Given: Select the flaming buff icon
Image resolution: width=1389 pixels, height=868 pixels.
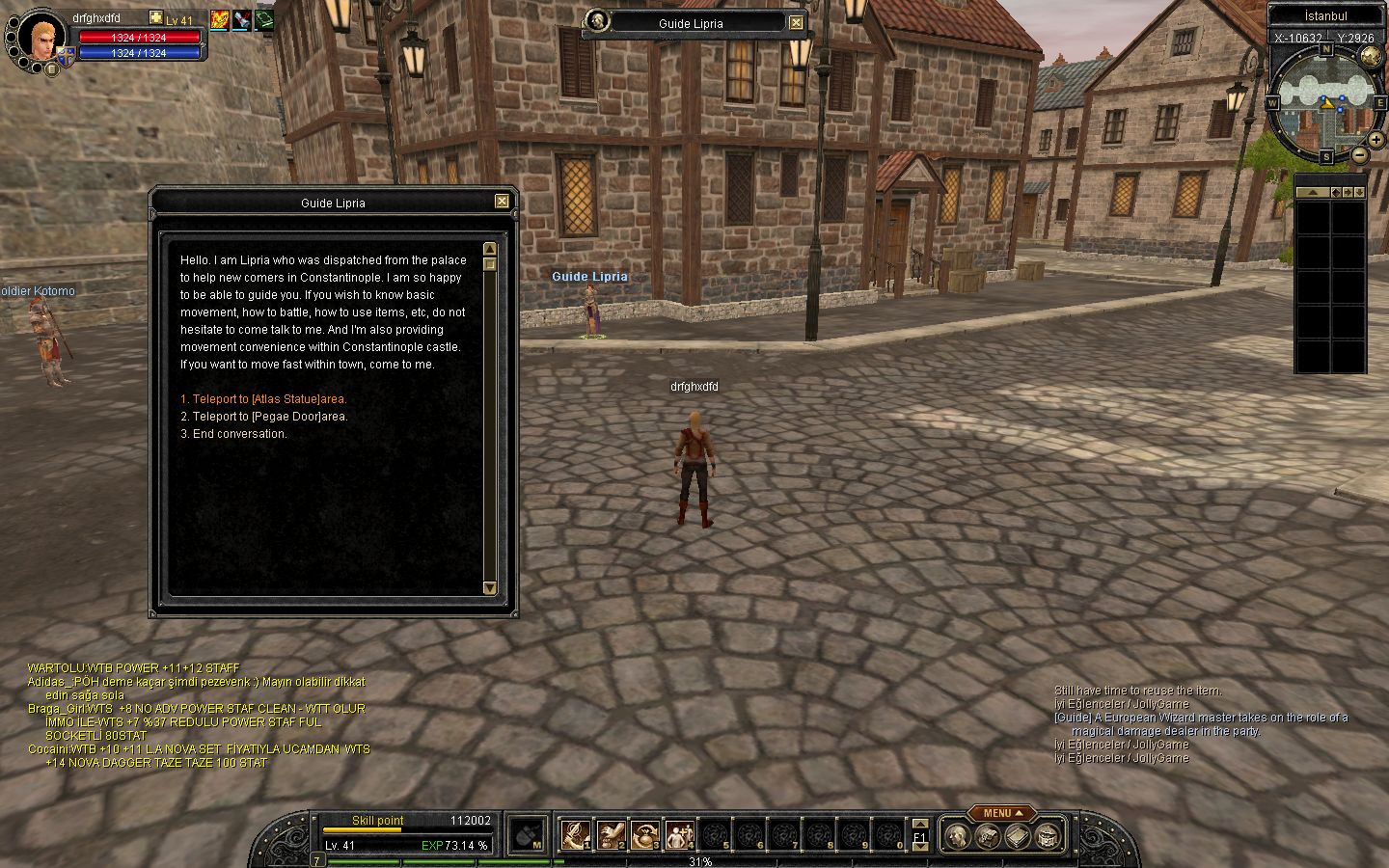Looking at the screenshot, I should coord(219,19).
